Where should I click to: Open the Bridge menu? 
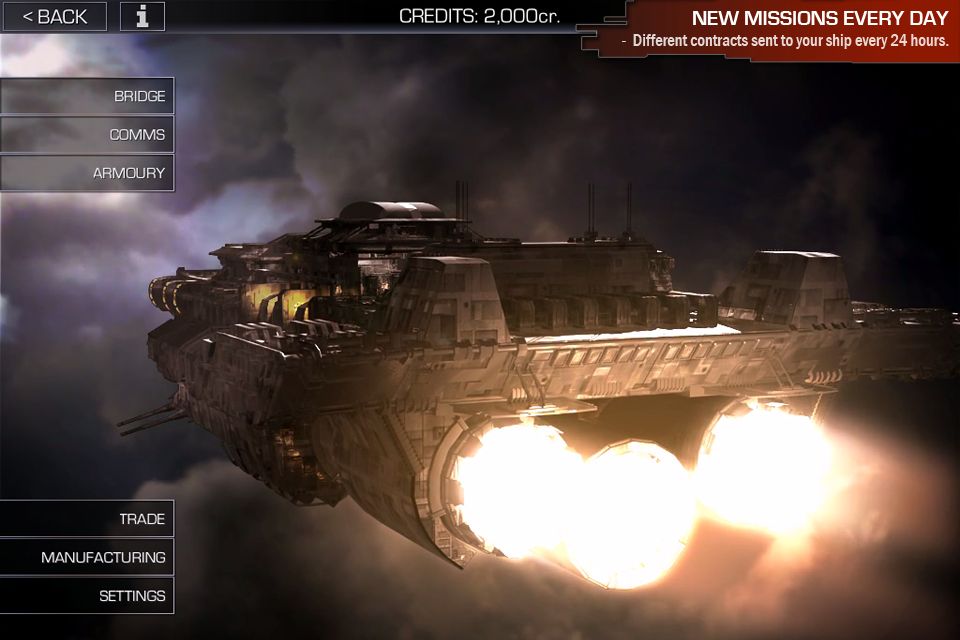[x=88, y=96]
